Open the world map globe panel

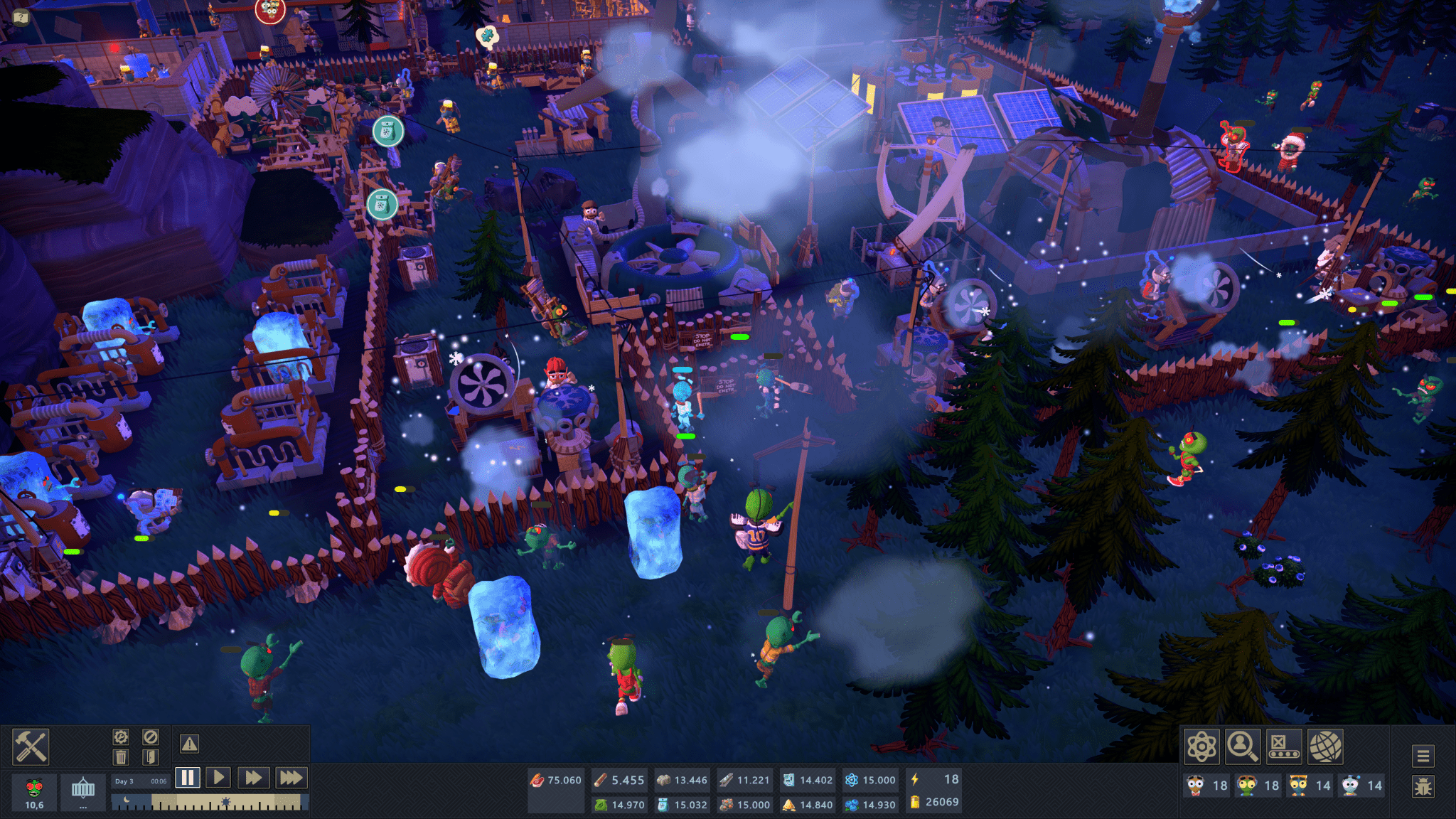1326,746
